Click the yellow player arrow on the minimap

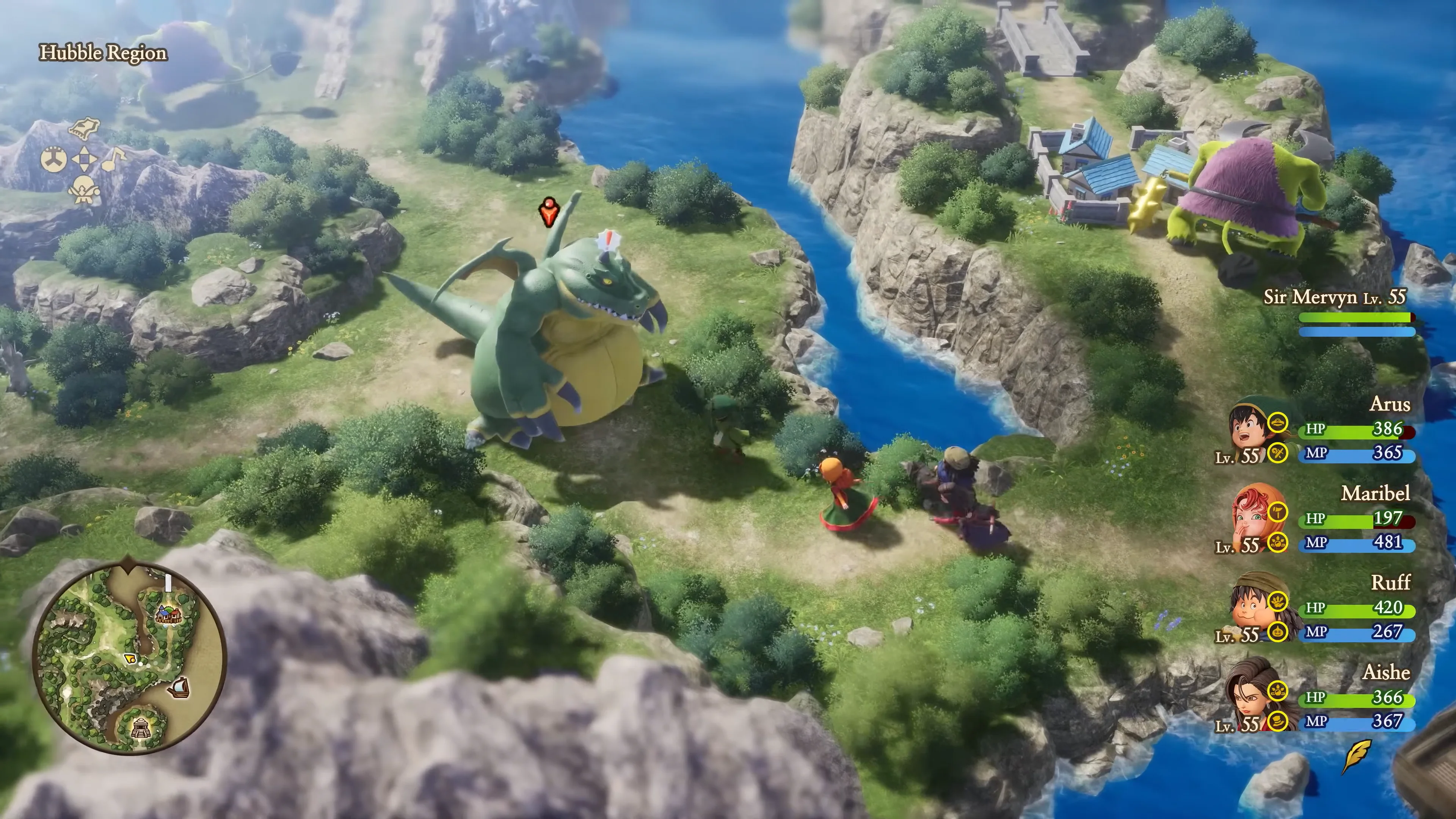130,659
